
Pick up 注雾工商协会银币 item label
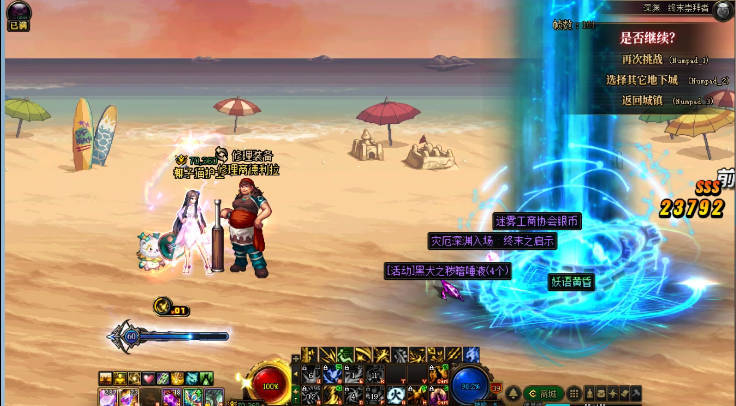point(537,221)
